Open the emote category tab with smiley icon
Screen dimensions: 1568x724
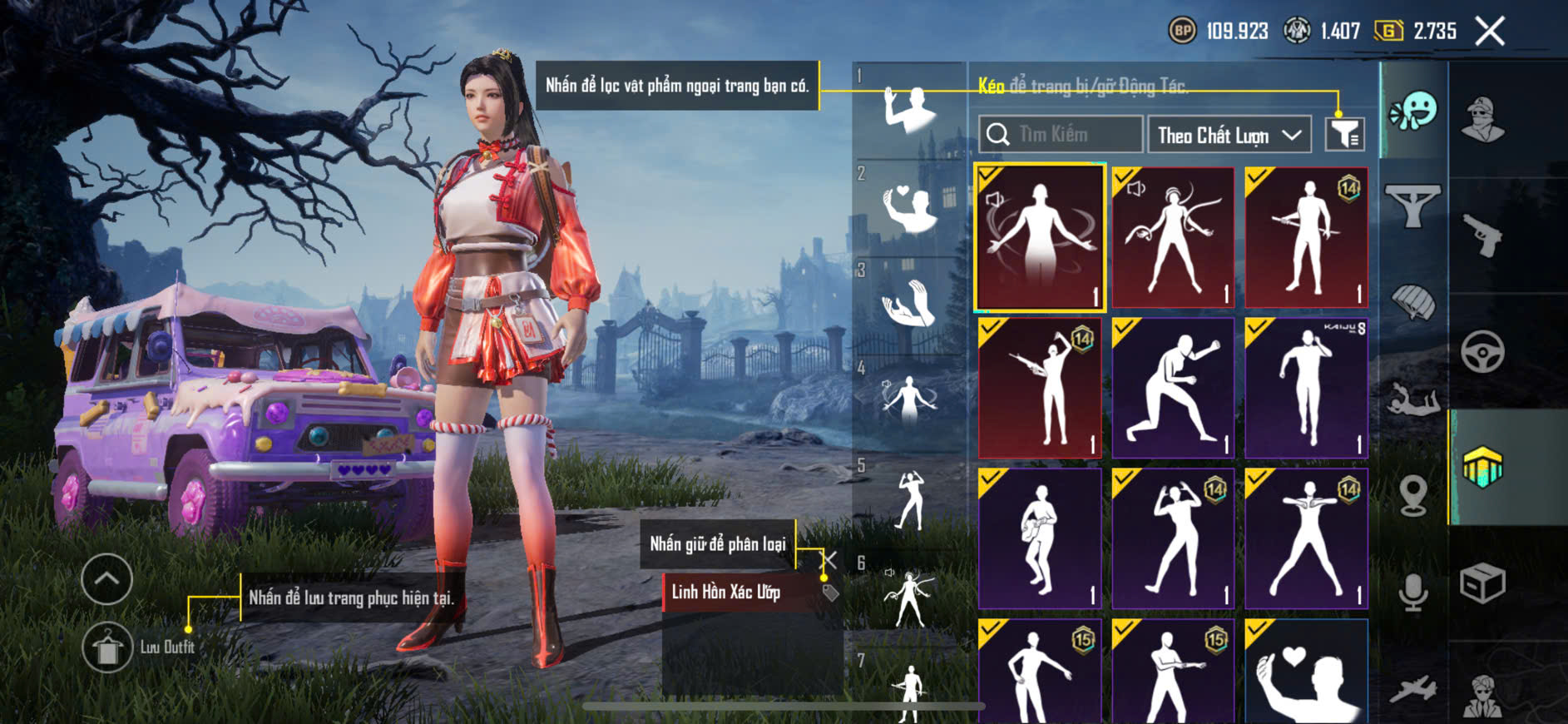coord(1413,111)
